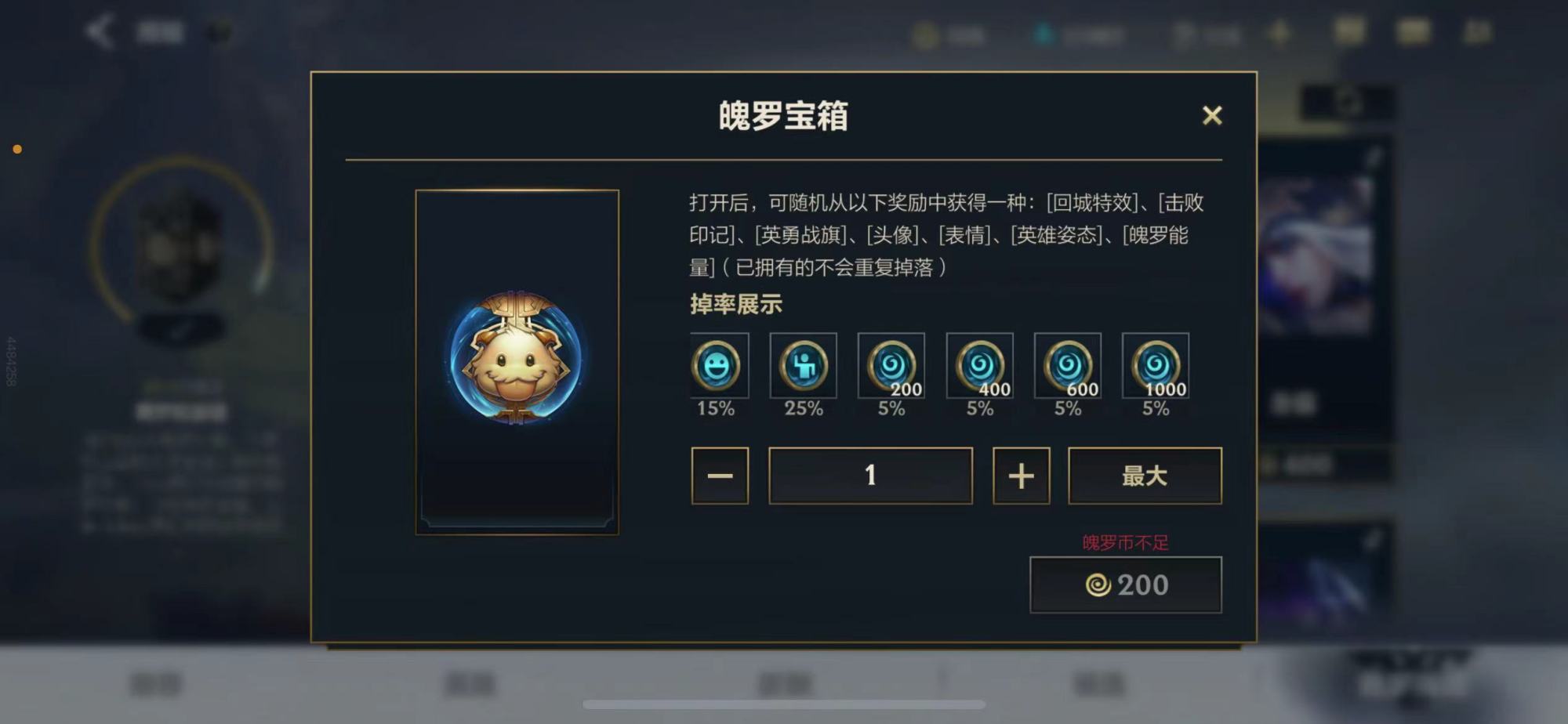This screenshot has width=1568, height=724.
Task: Click the 最大 max quantity button
Action: [x=1145, y=475]
